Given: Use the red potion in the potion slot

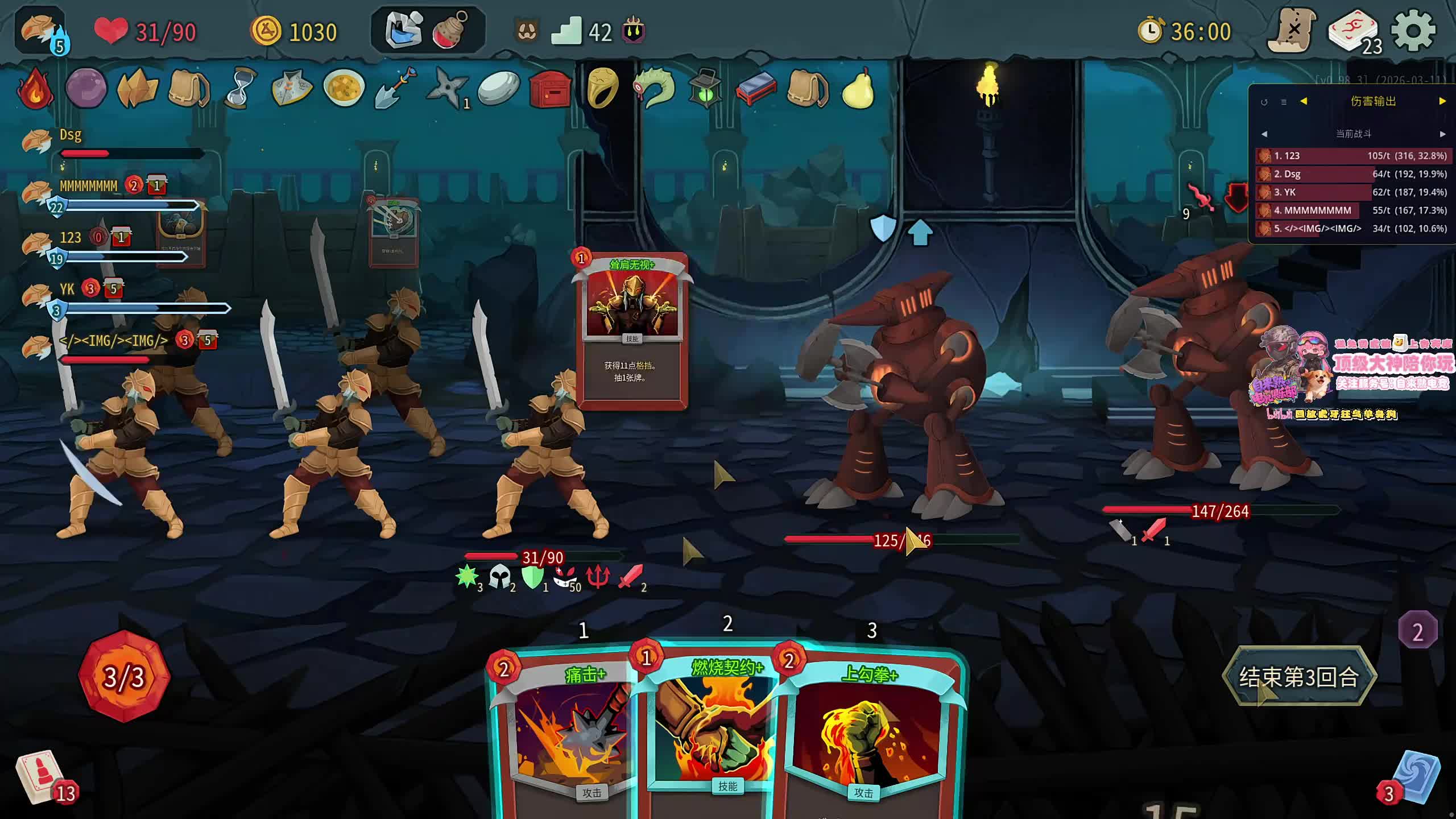Looking at the screenshot, I should tap(450, 31).
